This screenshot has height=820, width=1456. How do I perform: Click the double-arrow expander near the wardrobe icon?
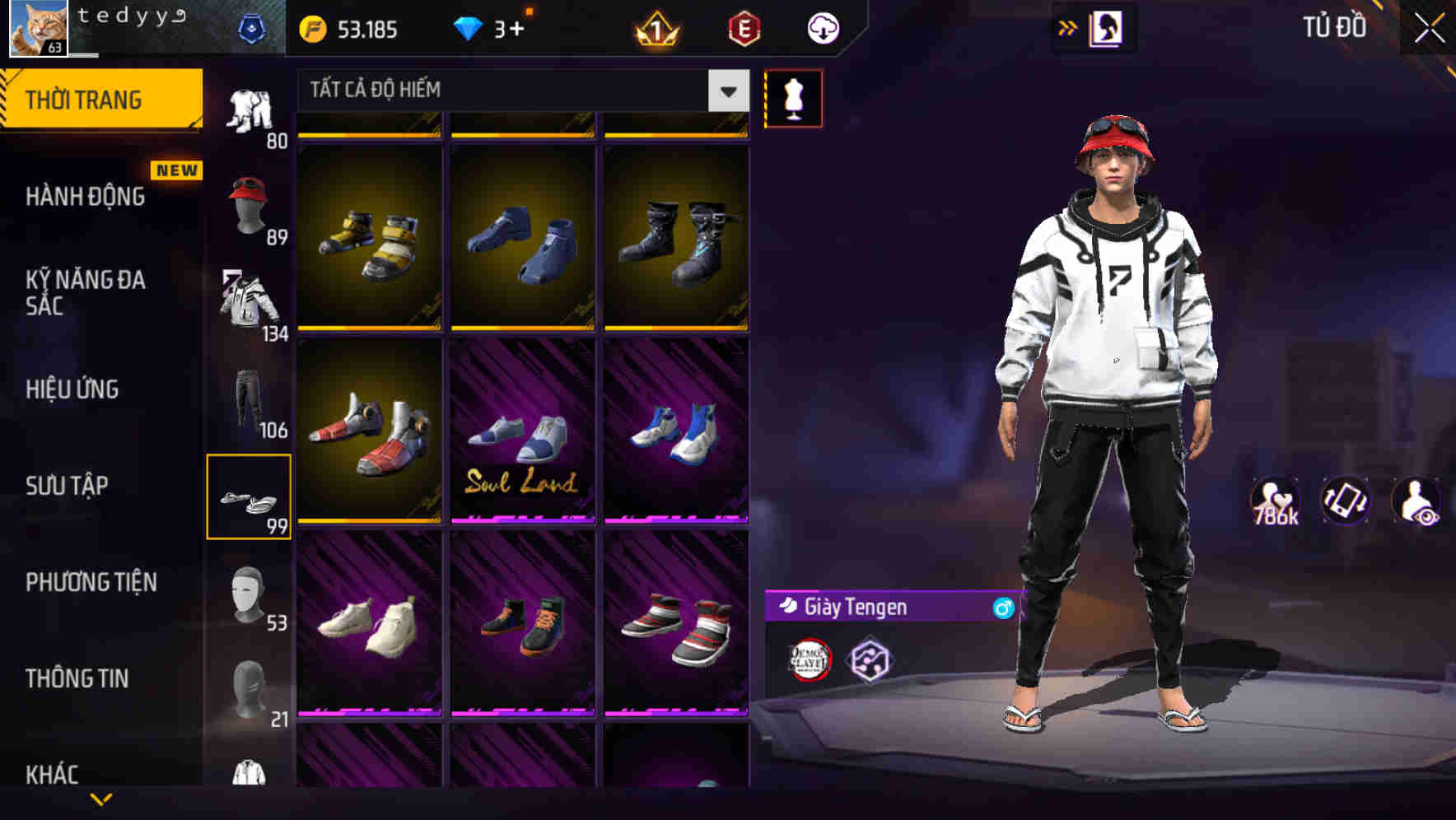[1068, 26]
